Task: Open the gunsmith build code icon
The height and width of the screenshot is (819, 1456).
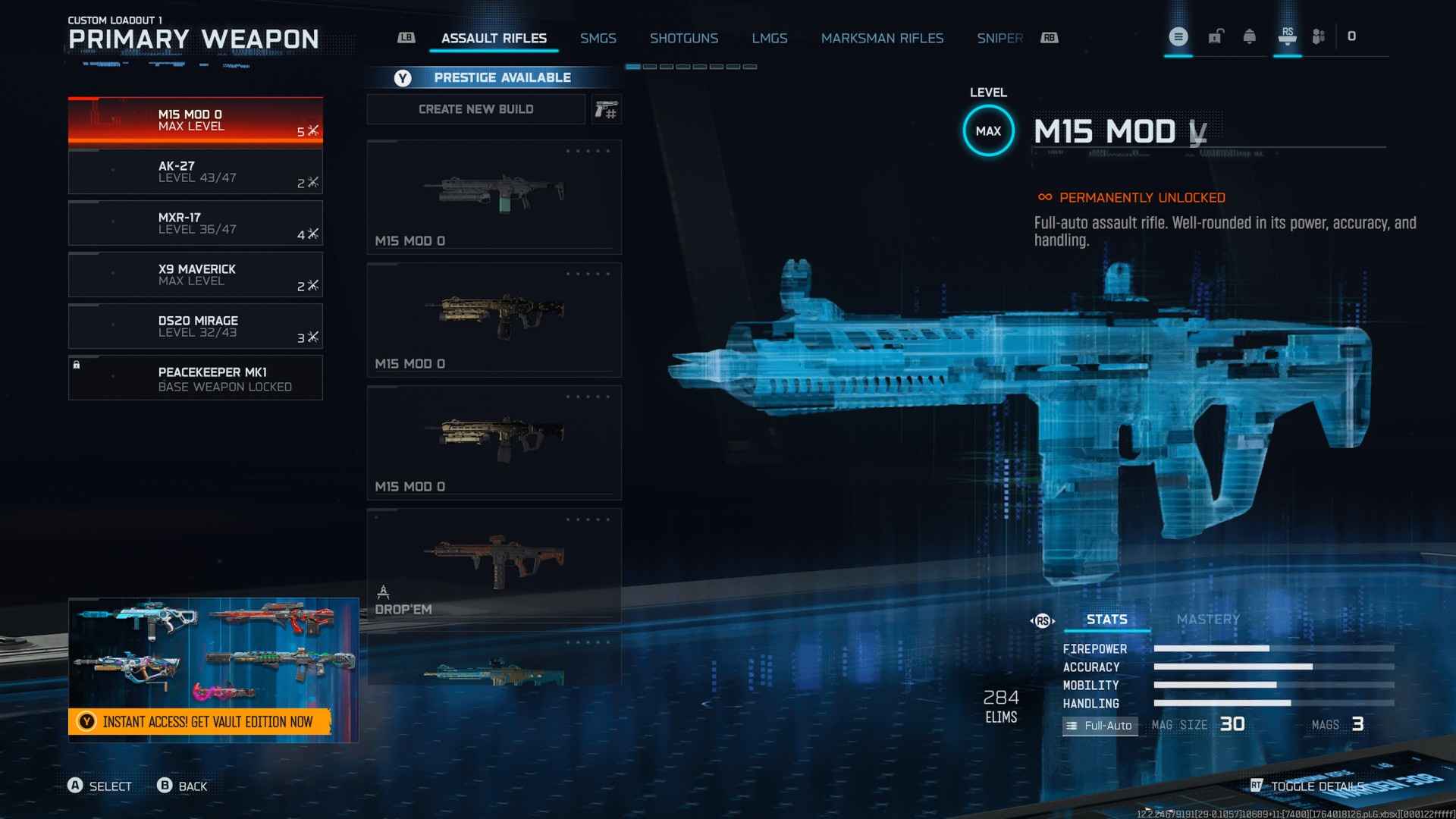Action: pos(606,110)
